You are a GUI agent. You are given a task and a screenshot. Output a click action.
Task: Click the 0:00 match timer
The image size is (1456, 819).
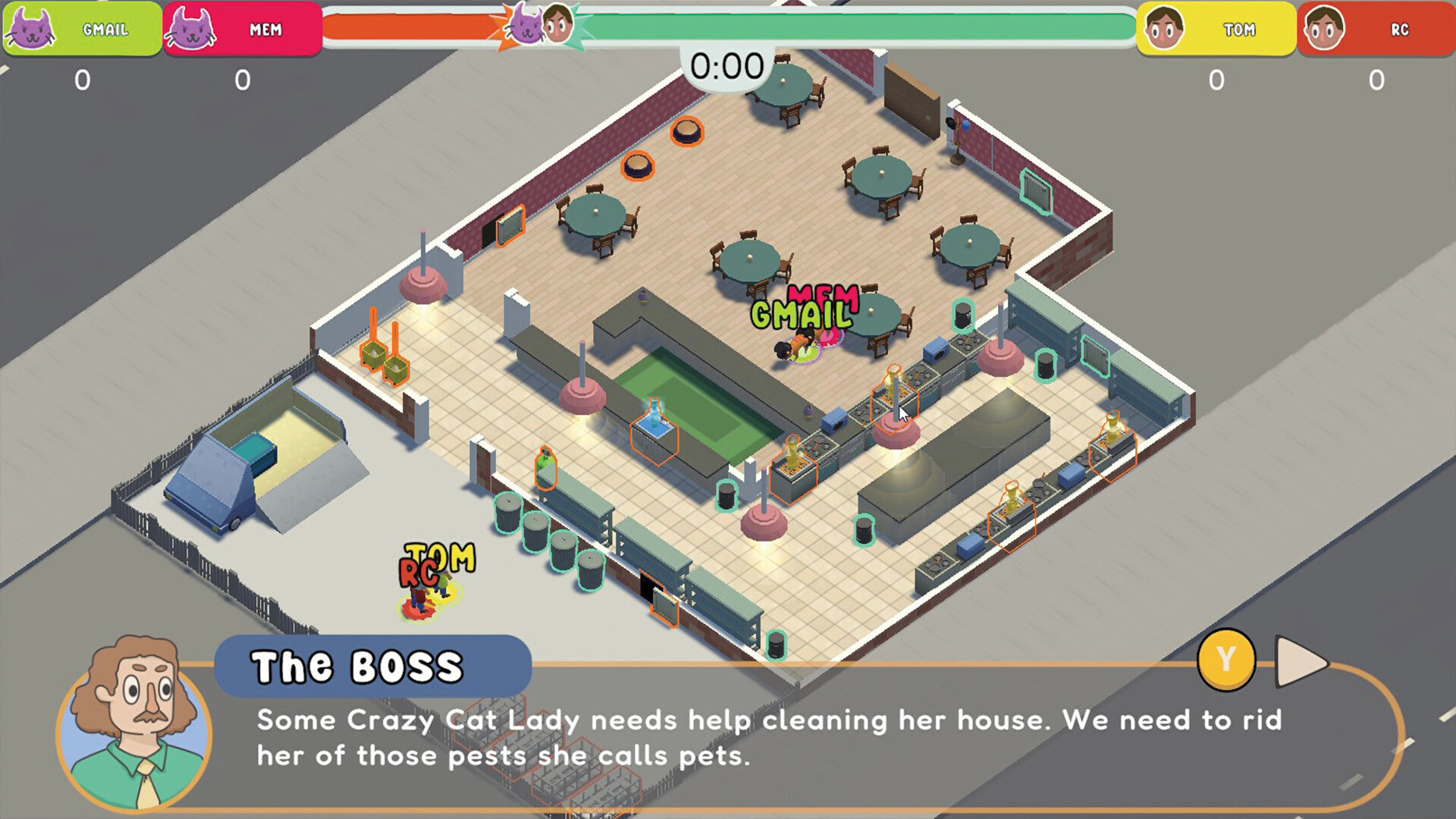point(726,67)
